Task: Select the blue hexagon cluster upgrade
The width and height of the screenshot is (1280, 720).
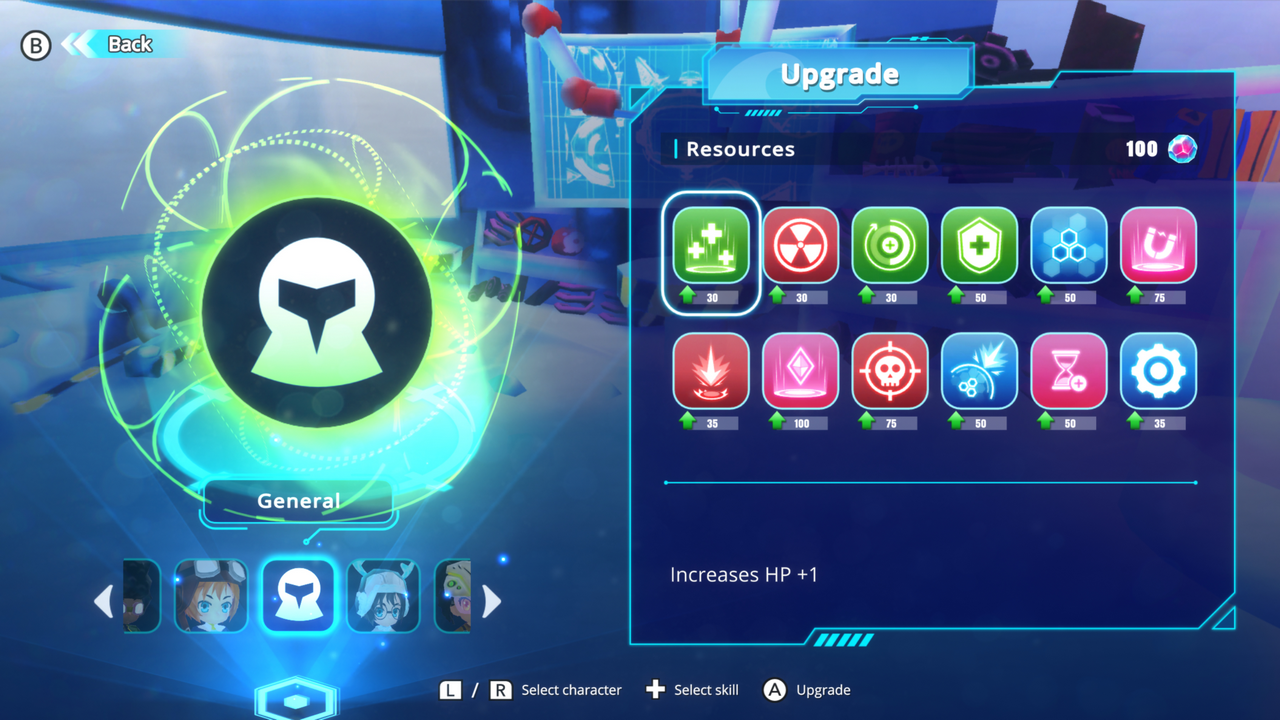Action: [1069, 246]
